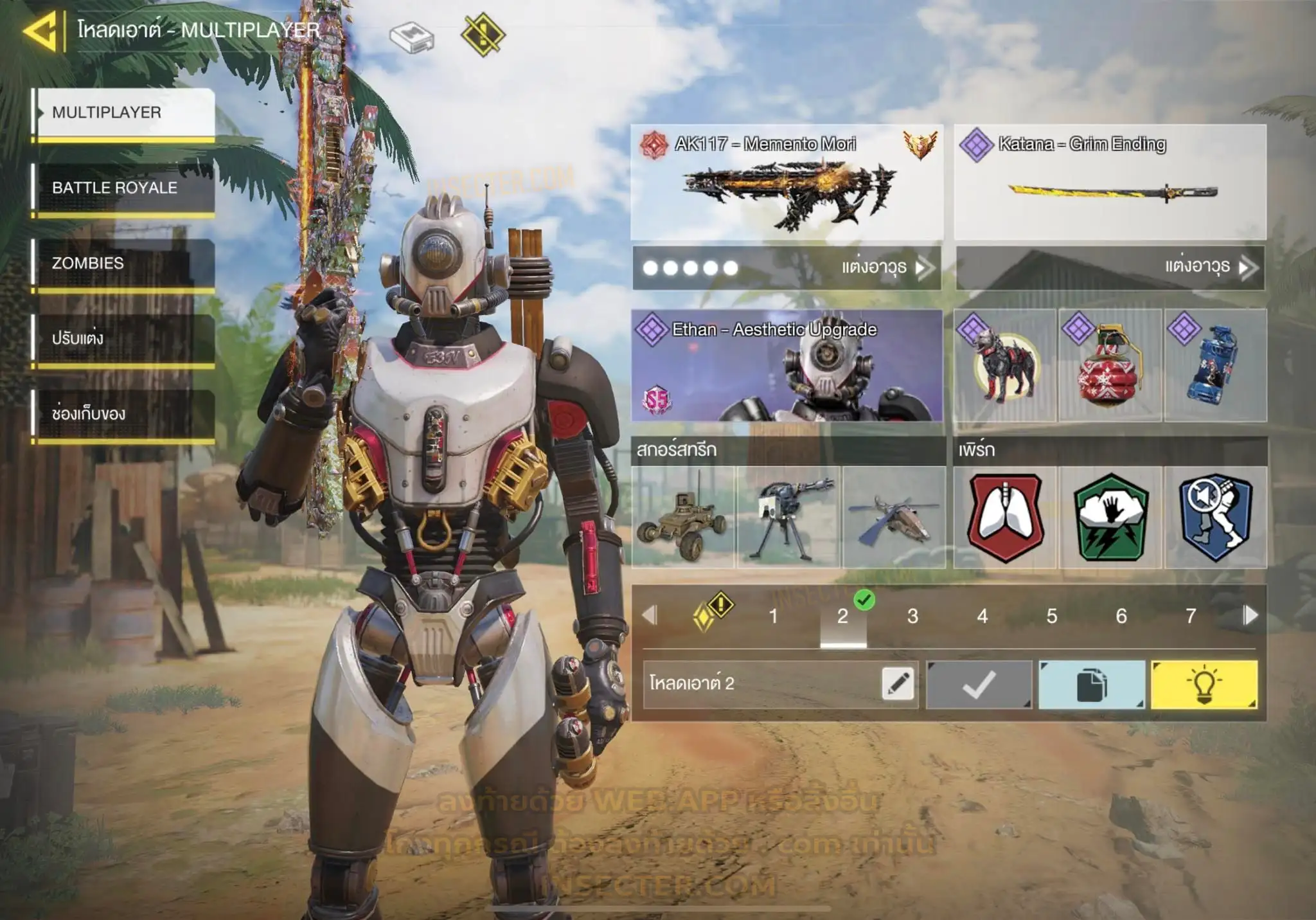Edit the loadout name with the pencil icon

click(898, 683)
